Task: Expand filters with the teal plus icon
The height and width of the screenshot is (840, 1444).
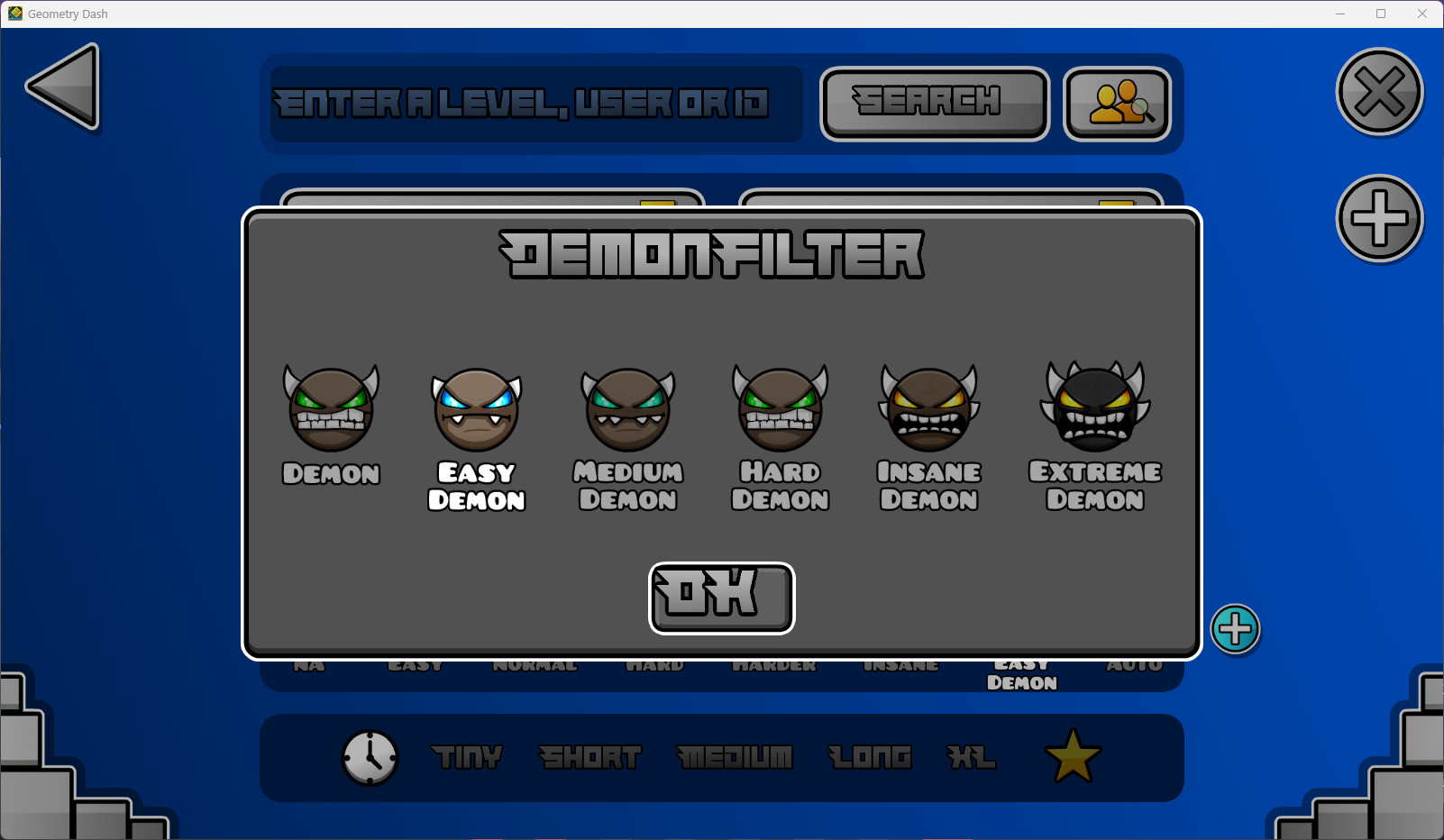Action: pyautogui.click(x=1236, y=630)
